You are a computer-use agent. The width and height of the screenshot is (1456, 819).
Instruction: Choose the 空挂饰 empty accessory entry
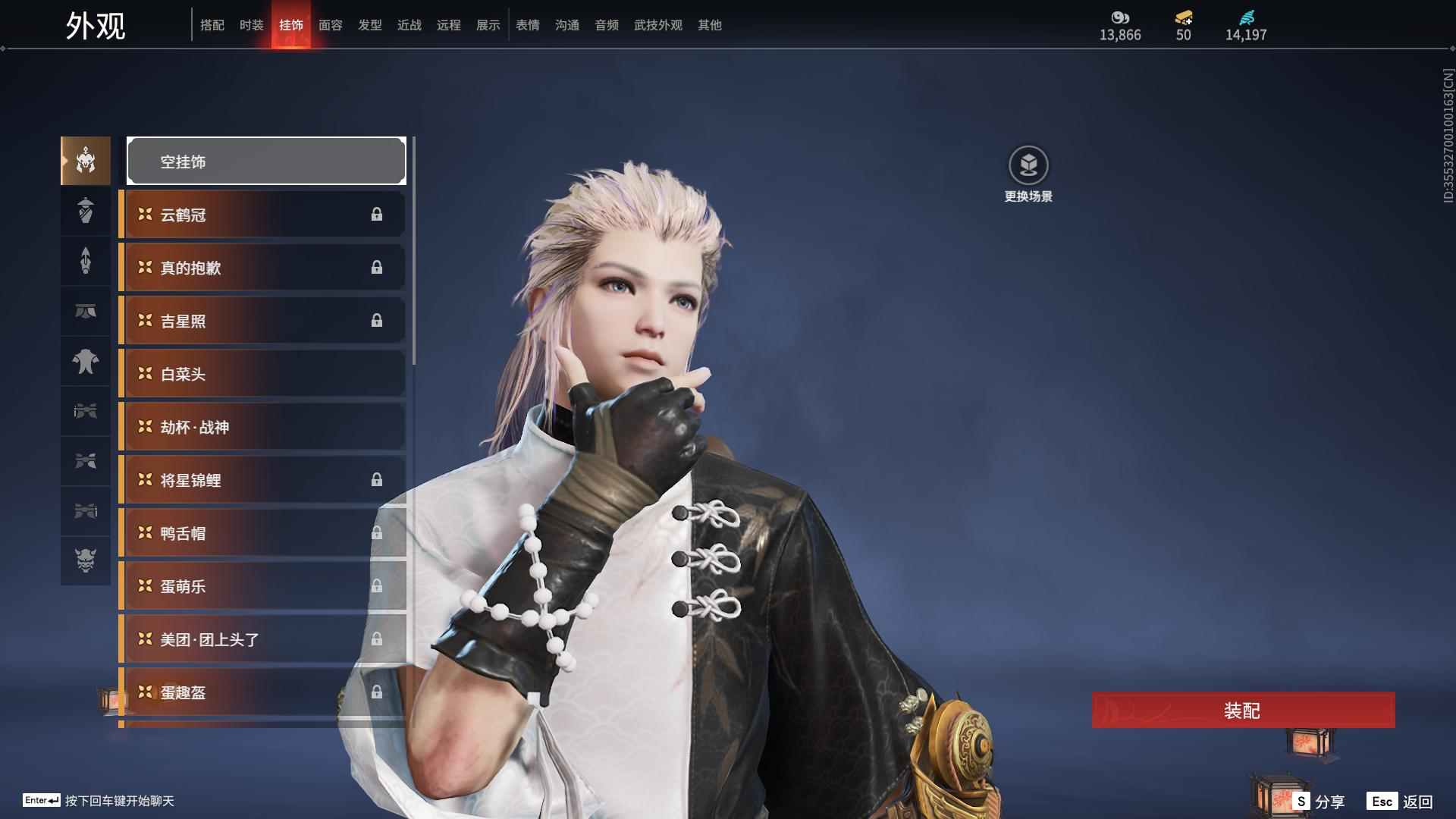266,162
